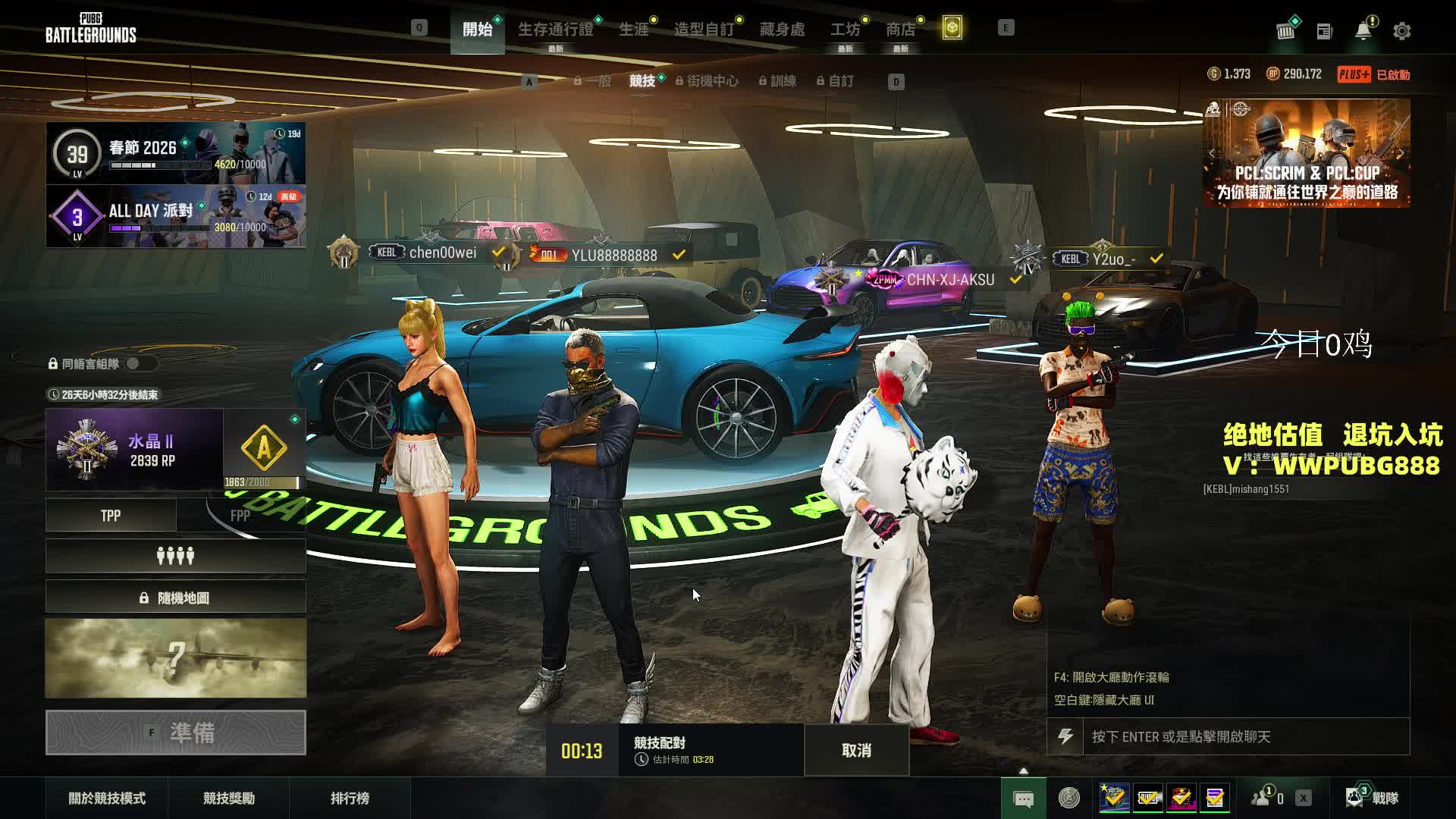This screenshot has width=1456, height=819.
Task: Open the ALL DAY 派對 event banner
Action: click(176, 216)
